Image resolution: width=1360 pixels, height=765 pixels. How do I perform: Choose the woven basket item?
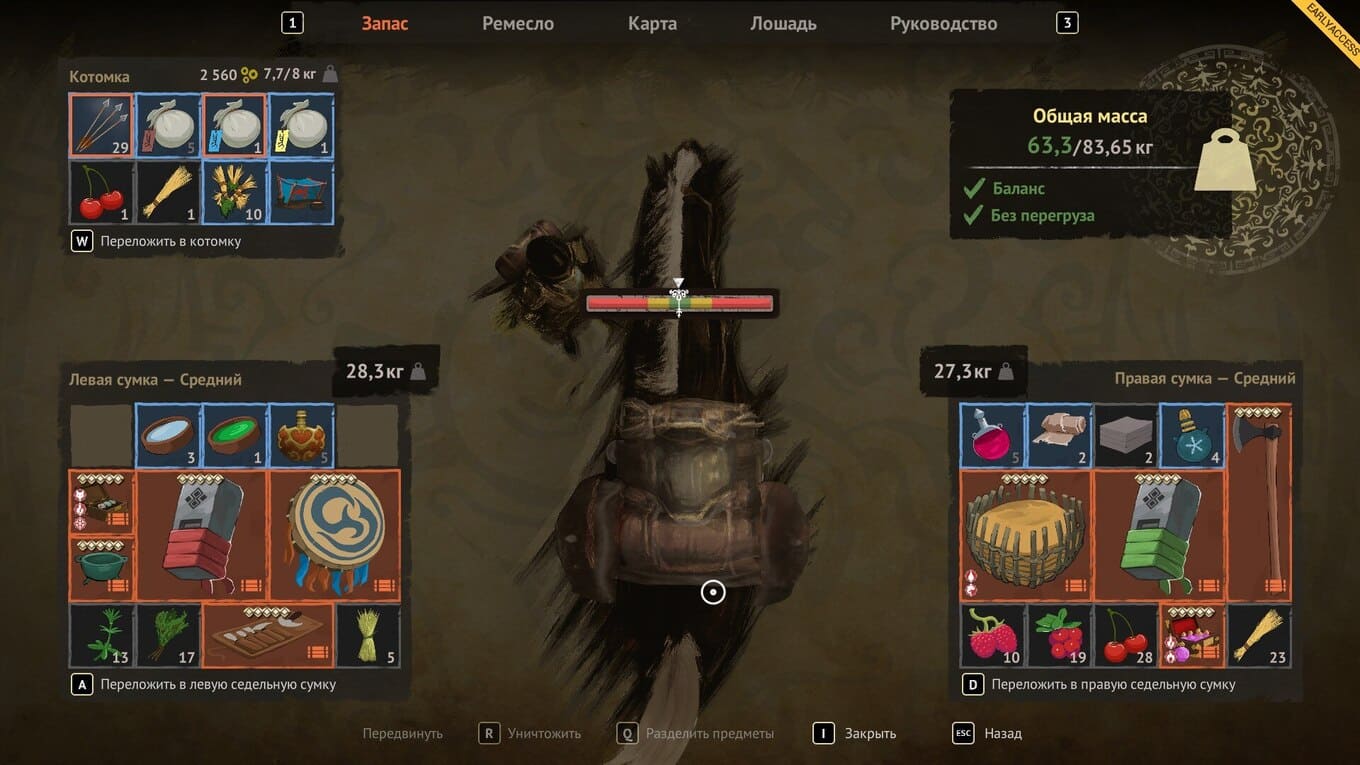coord(1026,535)
